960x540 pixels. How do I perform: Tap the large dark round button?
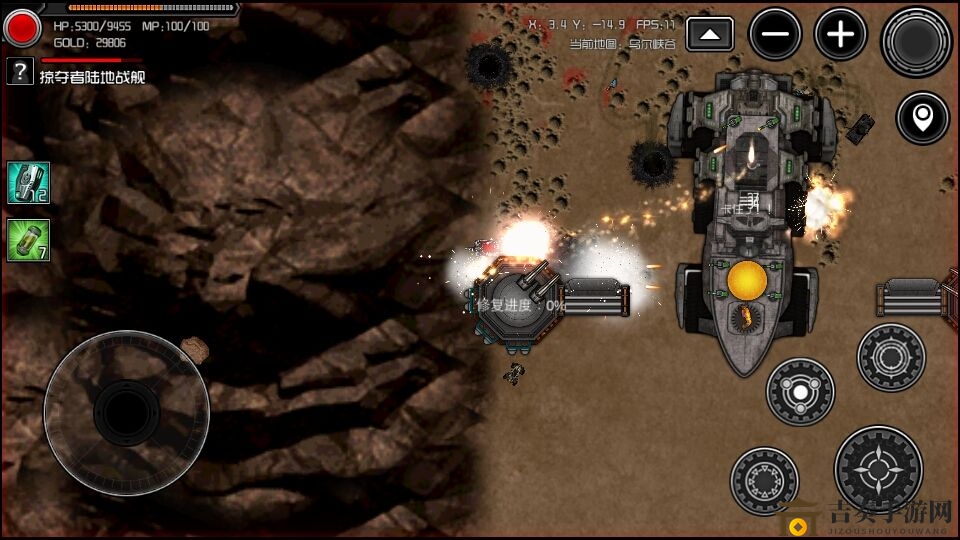915,41
